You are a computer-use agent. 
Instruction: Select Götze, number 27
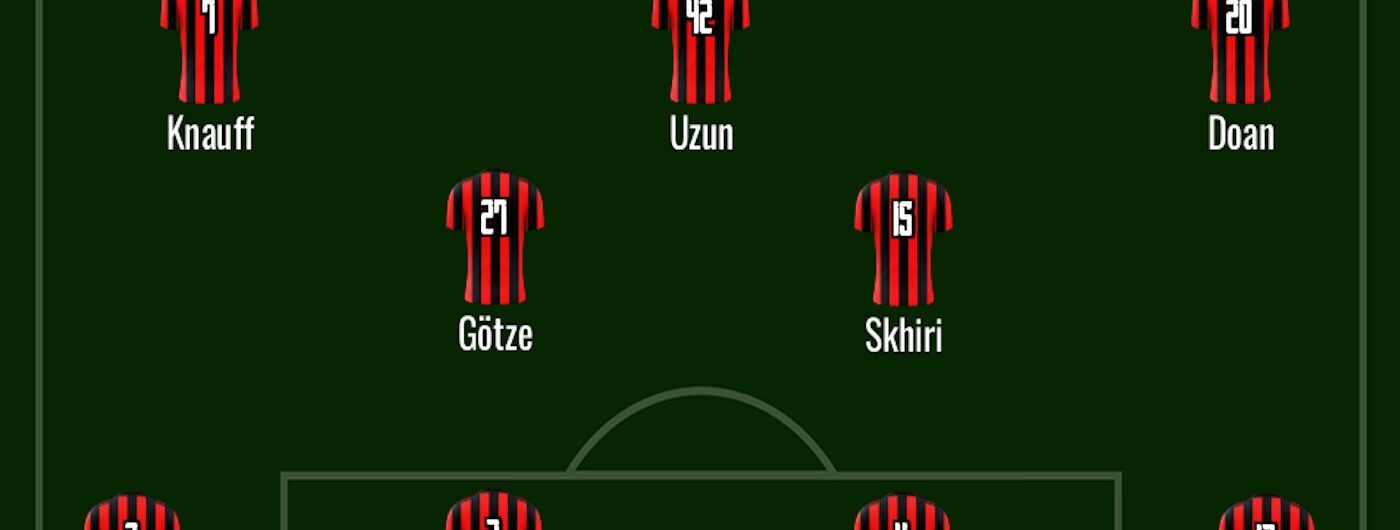pyautogui.click(x=495, y=238)
